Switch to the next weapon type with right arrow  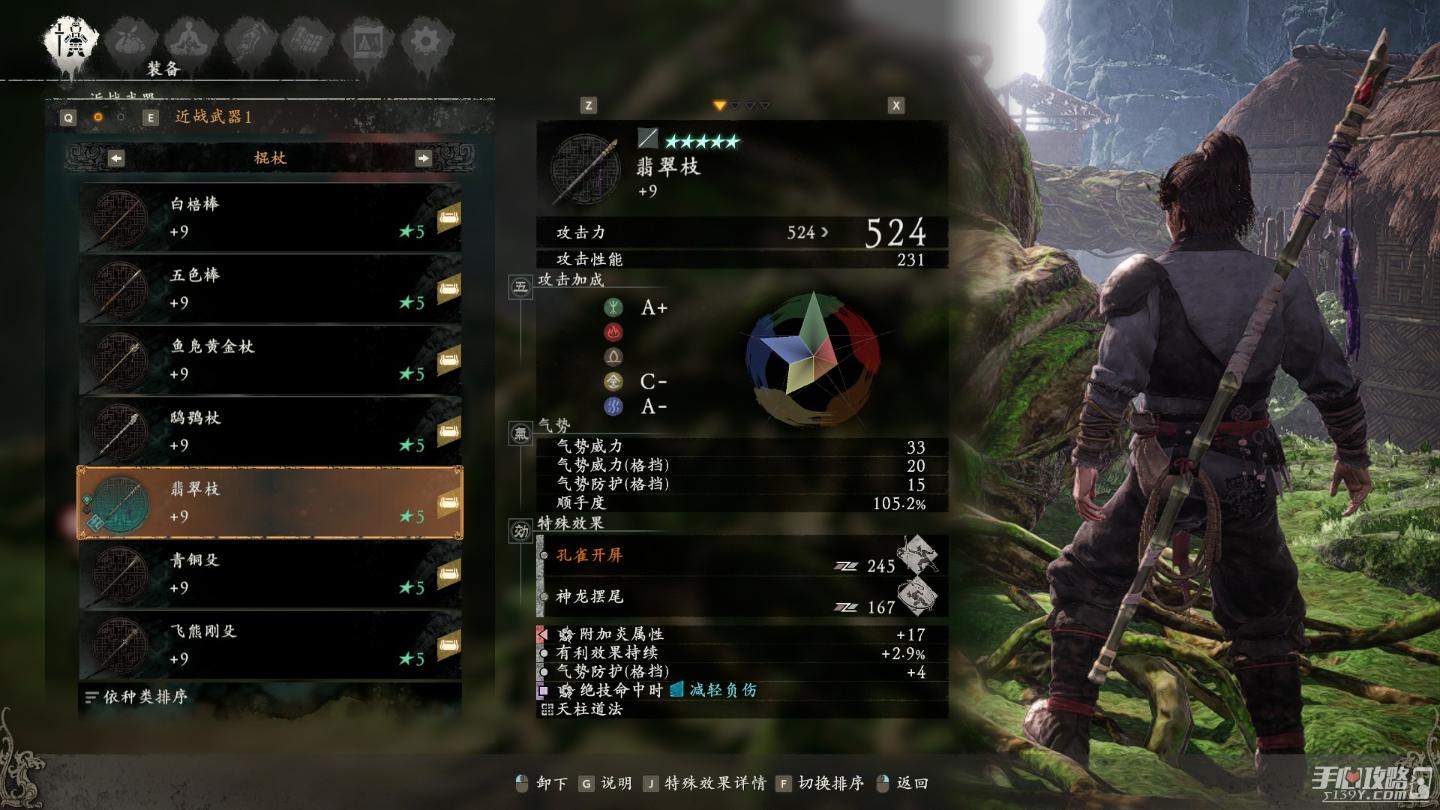[423, 158]
